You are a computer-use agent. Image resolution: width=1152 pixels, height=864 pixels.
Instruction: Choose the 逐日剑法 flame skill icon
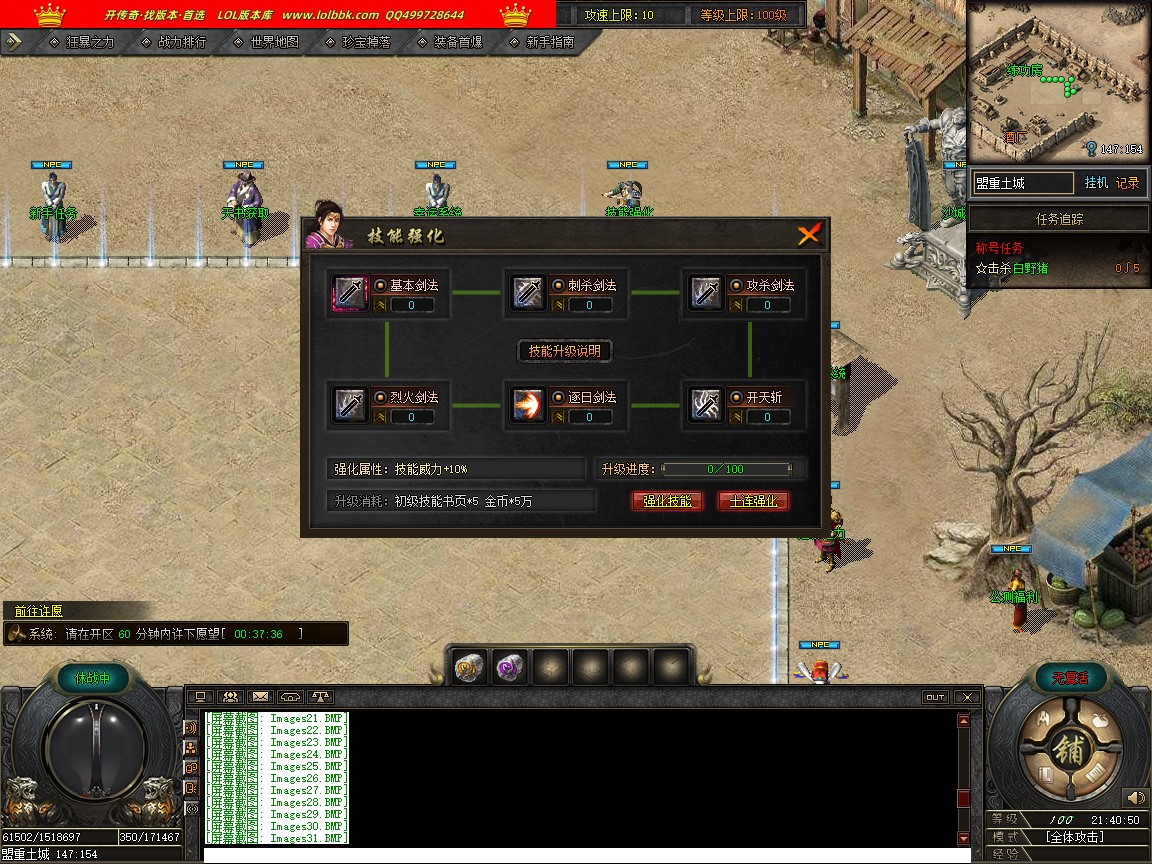point(528,405)
